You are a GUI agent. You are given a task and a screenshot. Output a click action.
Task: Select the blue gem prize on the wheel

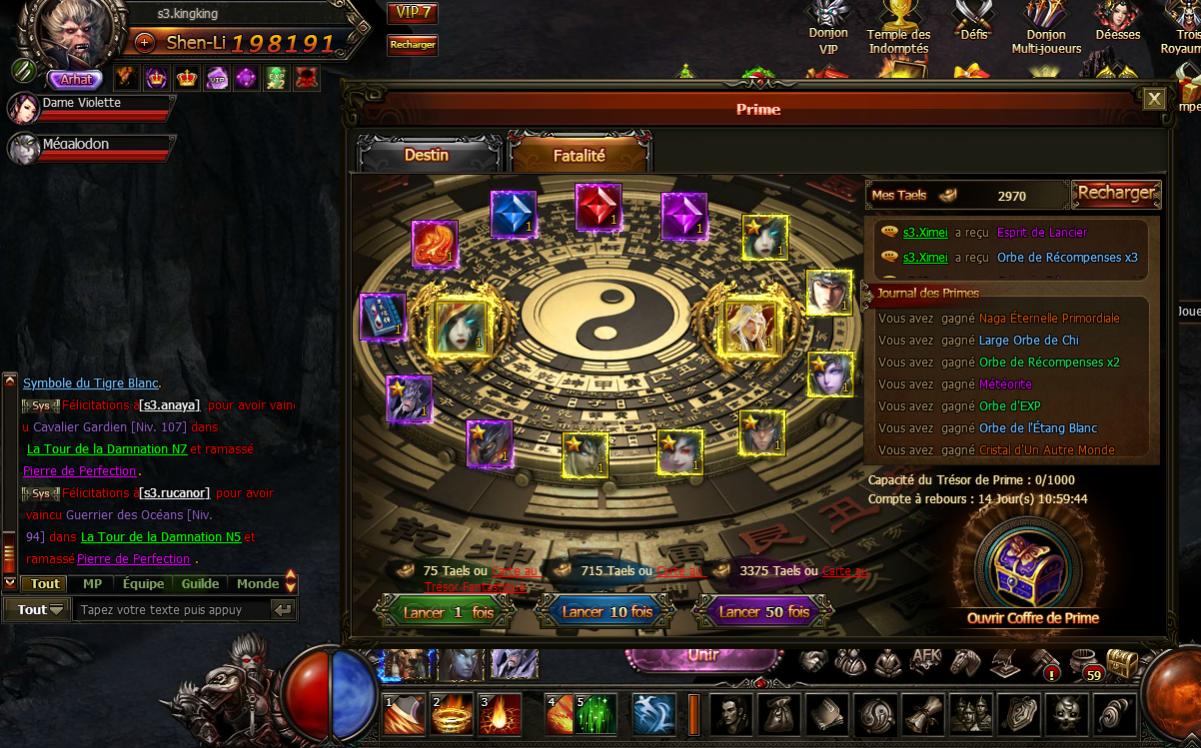pyautogui.click(x=513, y=215)
